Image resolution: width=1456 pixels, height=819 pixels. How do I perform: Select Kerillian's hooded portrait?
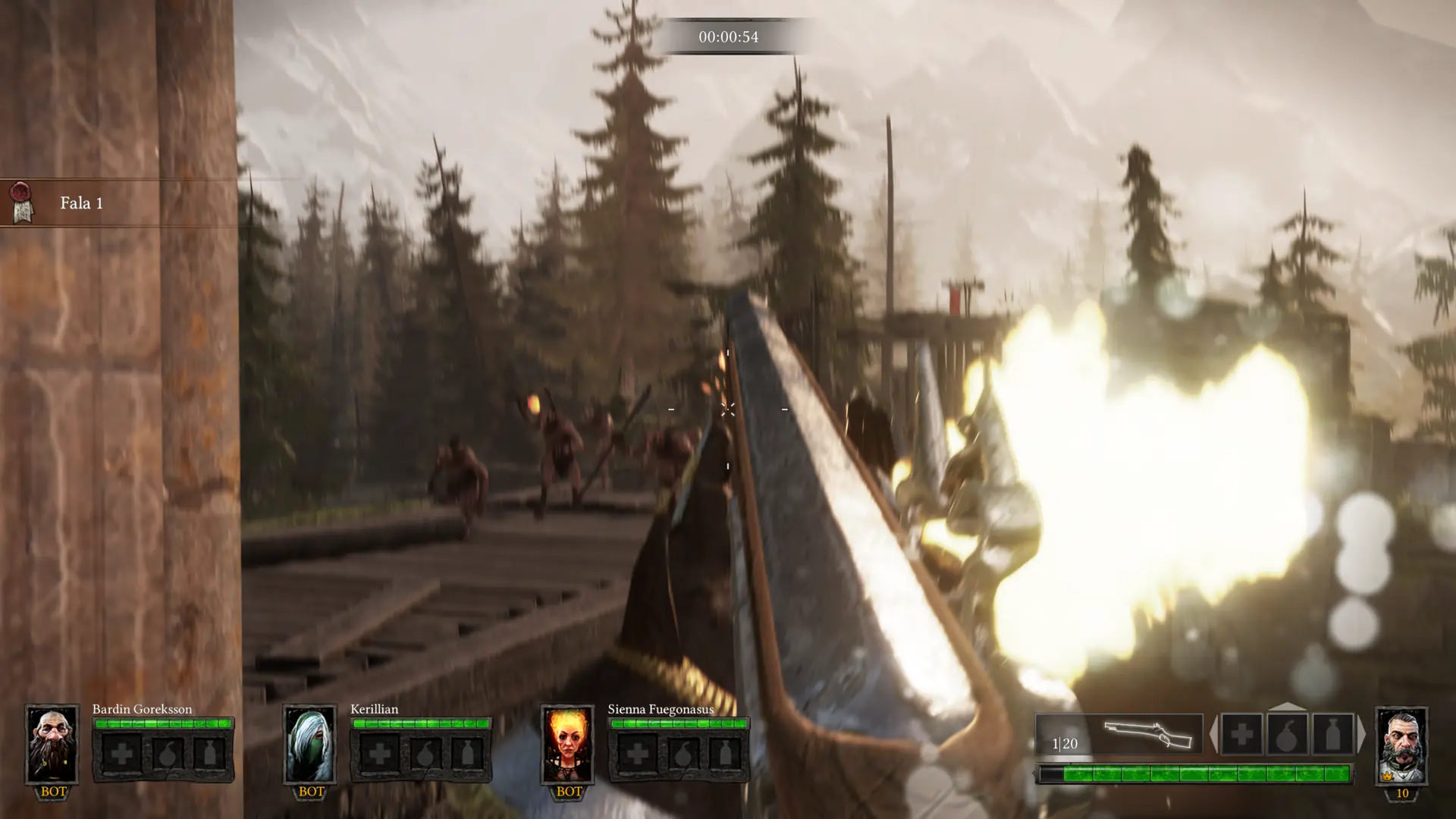309,744
